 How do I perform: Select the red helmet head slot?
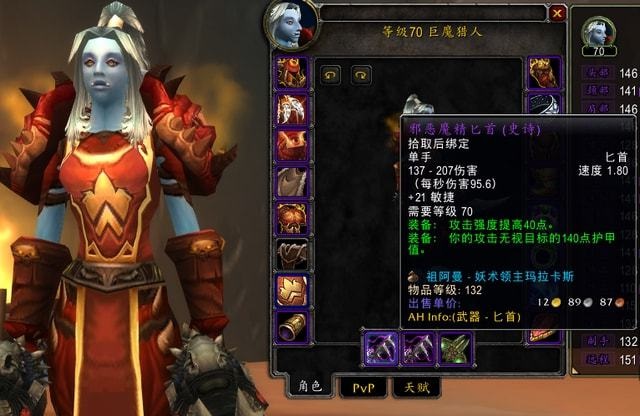[291, 72]
